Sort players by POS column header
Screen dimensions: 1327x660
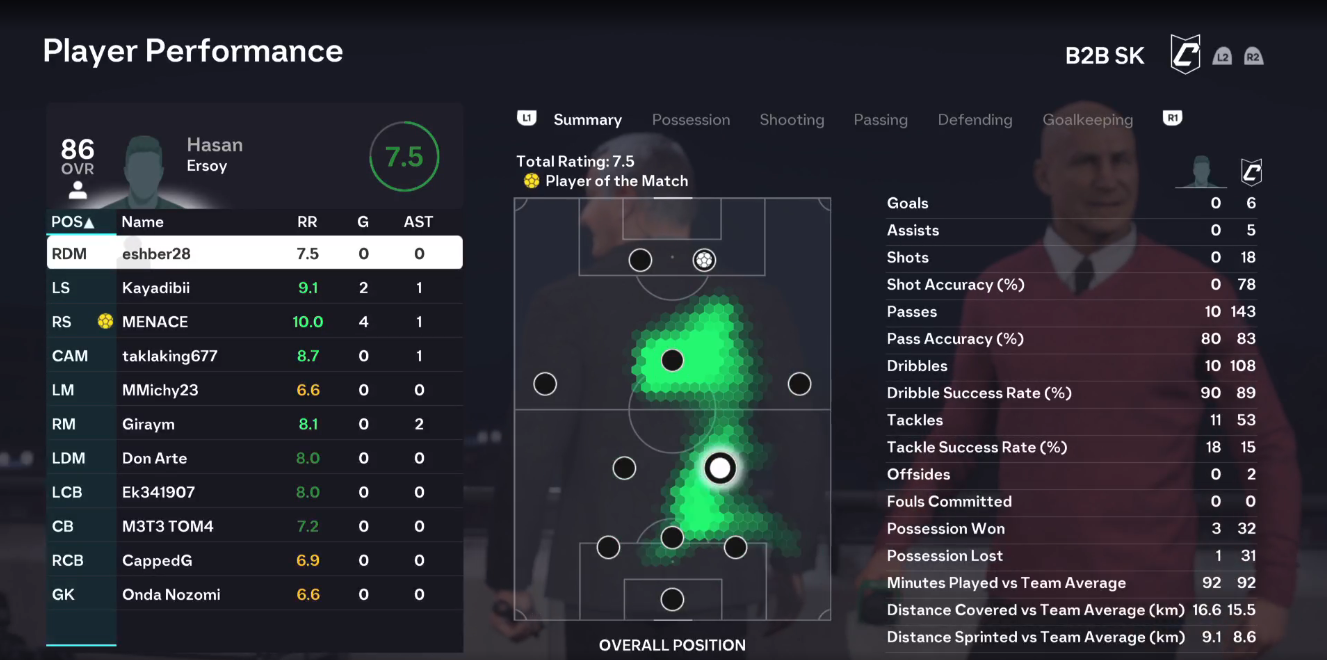coord(73,222)
